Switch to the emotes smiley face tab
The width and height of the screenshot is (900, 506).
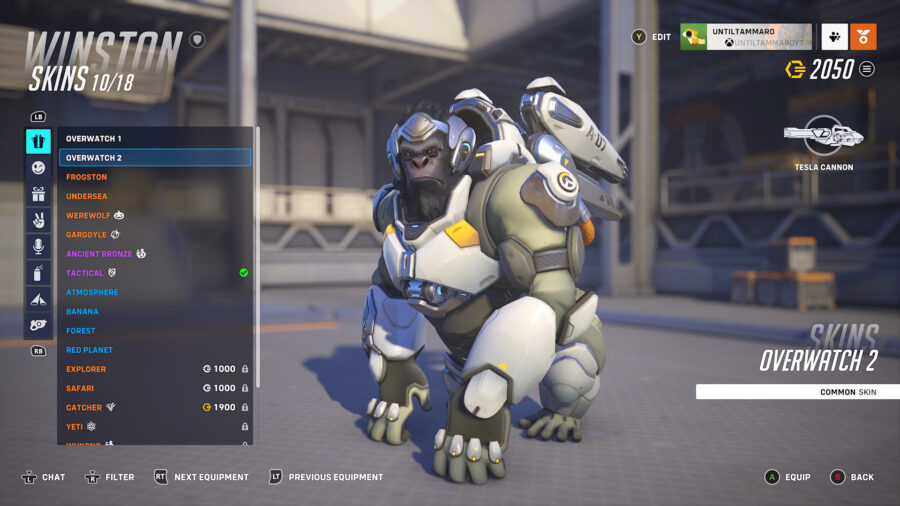click(x=39, y=168)
